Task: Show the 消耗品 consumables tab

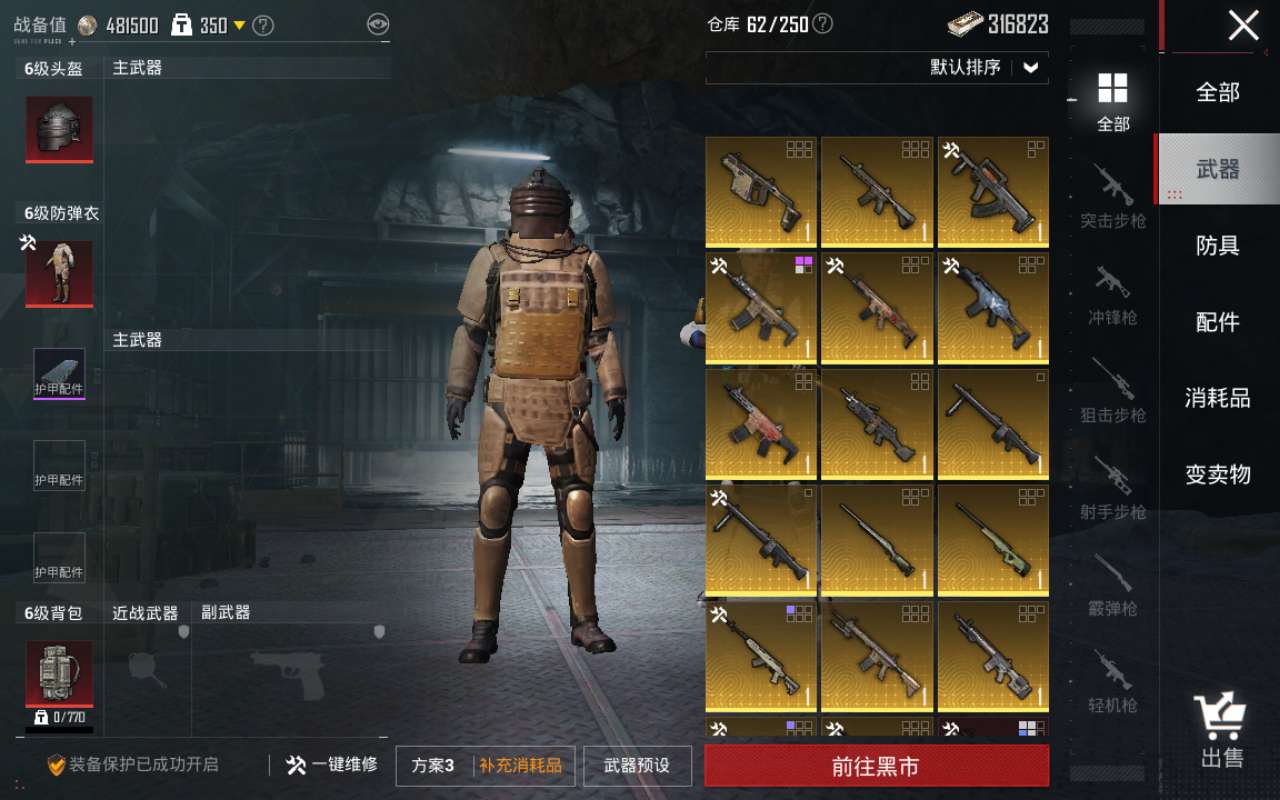Action: [x=1217, y=398]
